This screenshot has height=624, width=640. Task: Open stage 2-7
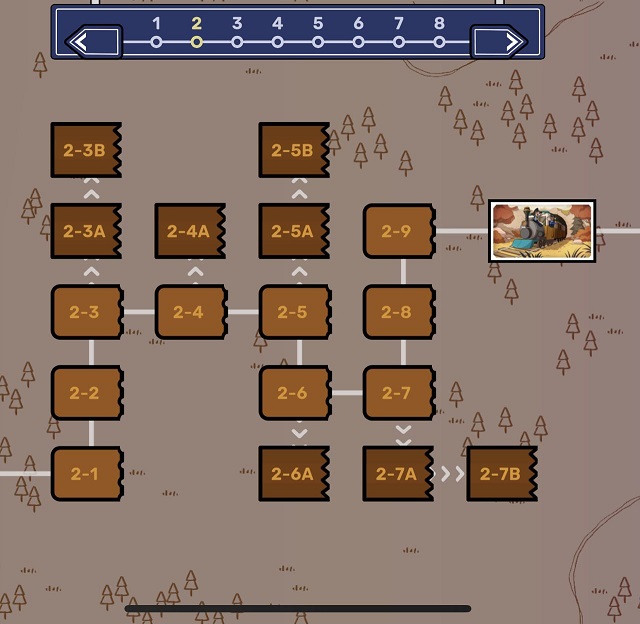(398, 393)
